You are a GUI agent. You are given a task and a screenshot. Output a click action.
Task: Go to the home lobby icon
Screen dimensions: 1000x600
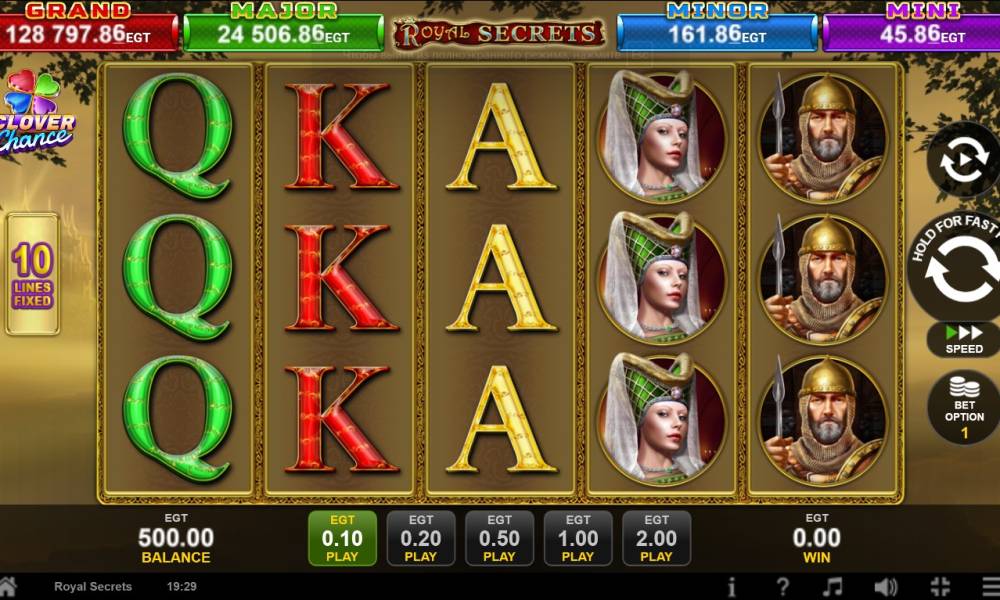tap(9, 586)
